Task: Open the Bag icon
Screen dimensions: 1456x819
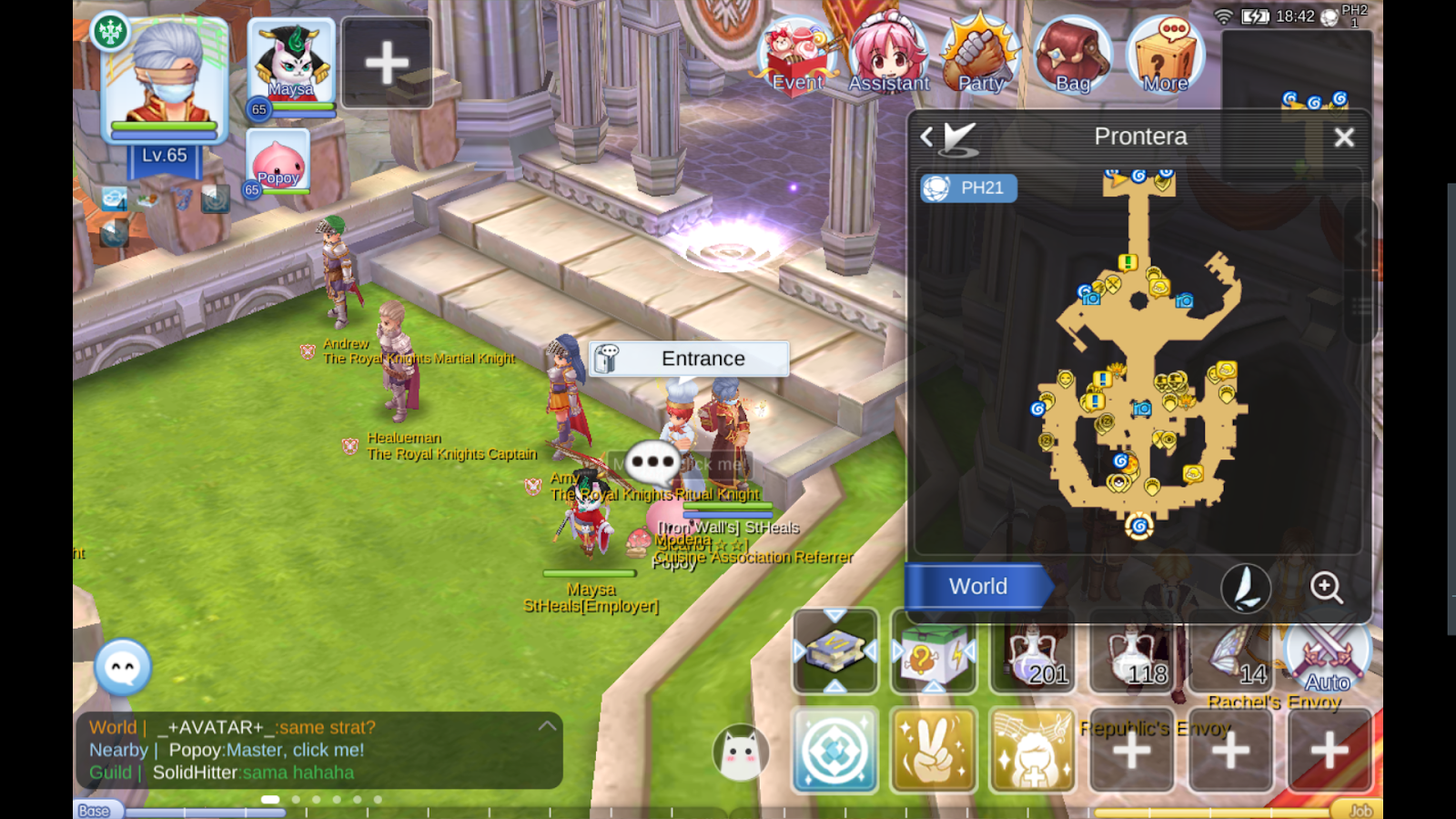Action: (1070, 55)
